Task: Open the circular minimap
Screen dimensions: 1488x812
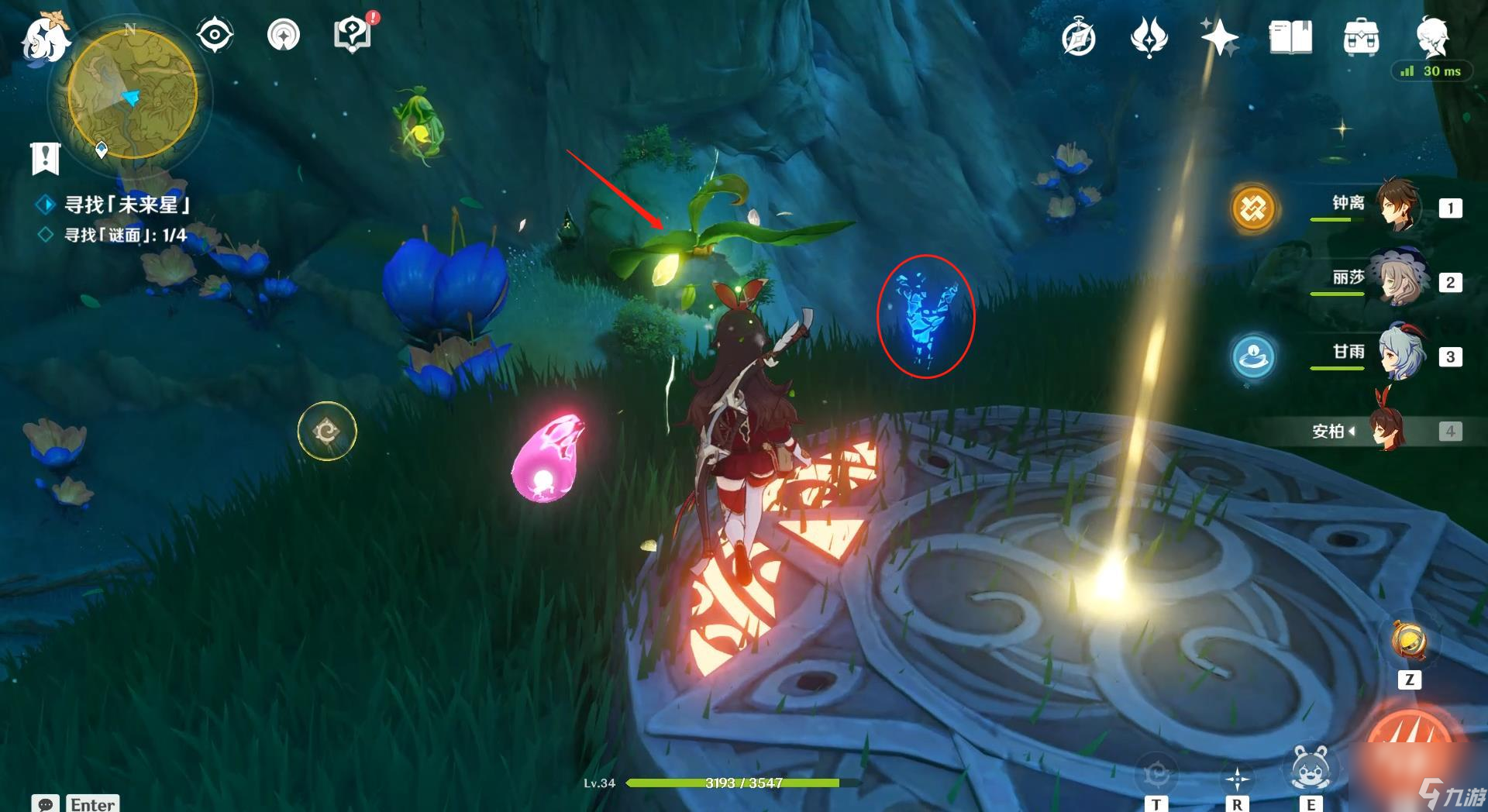Action: (x=133, y=95)
